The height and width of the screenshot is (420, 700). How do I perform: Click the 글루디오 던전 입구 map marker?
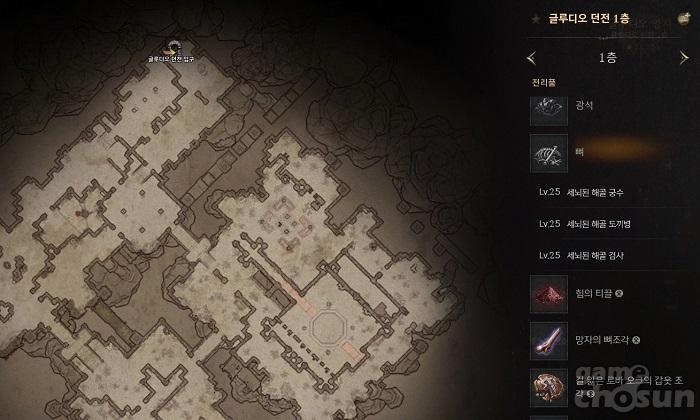[x=173, y=47]
